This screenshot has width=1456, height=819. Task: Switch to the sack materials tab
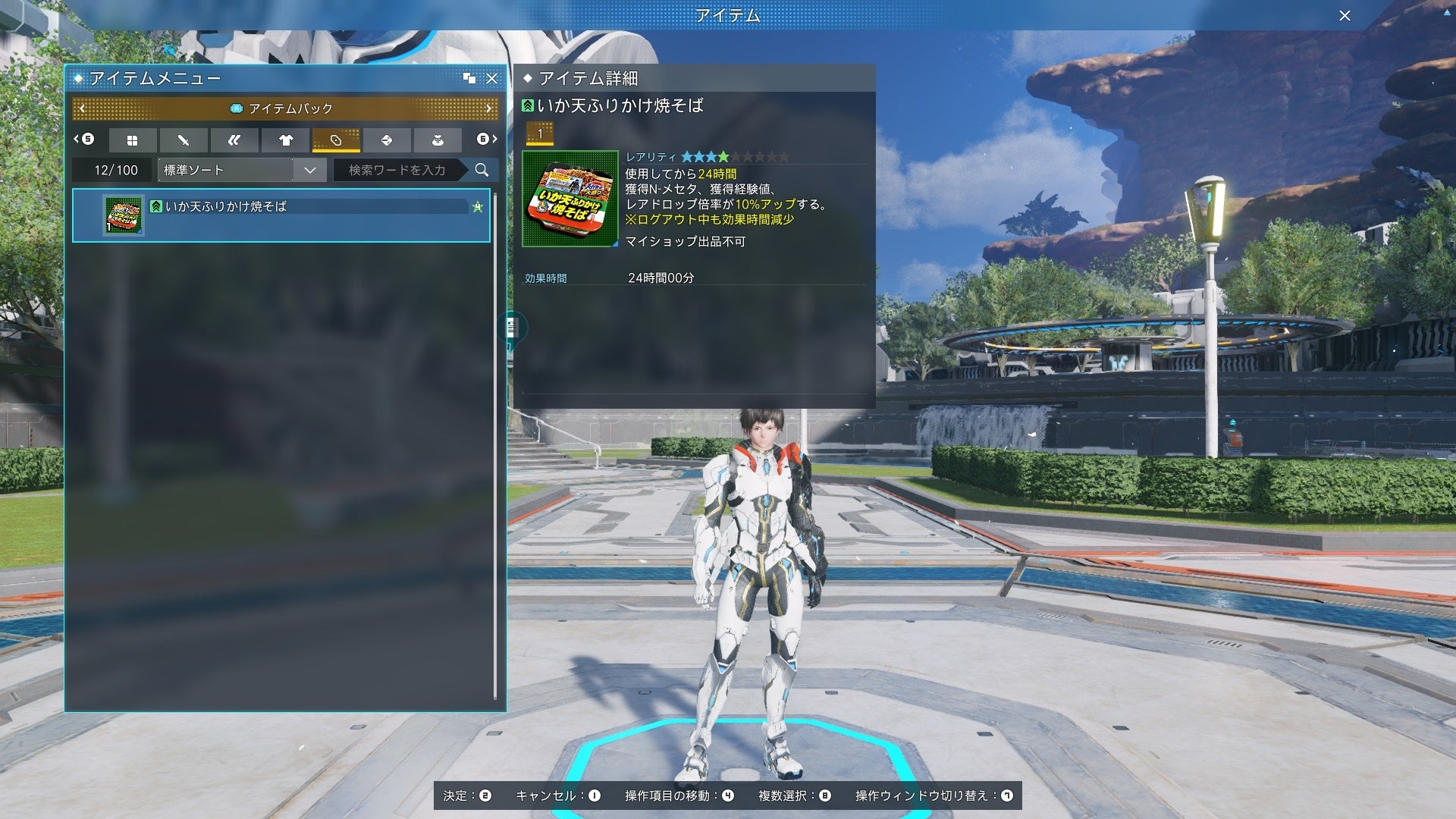tap(438, 140)
